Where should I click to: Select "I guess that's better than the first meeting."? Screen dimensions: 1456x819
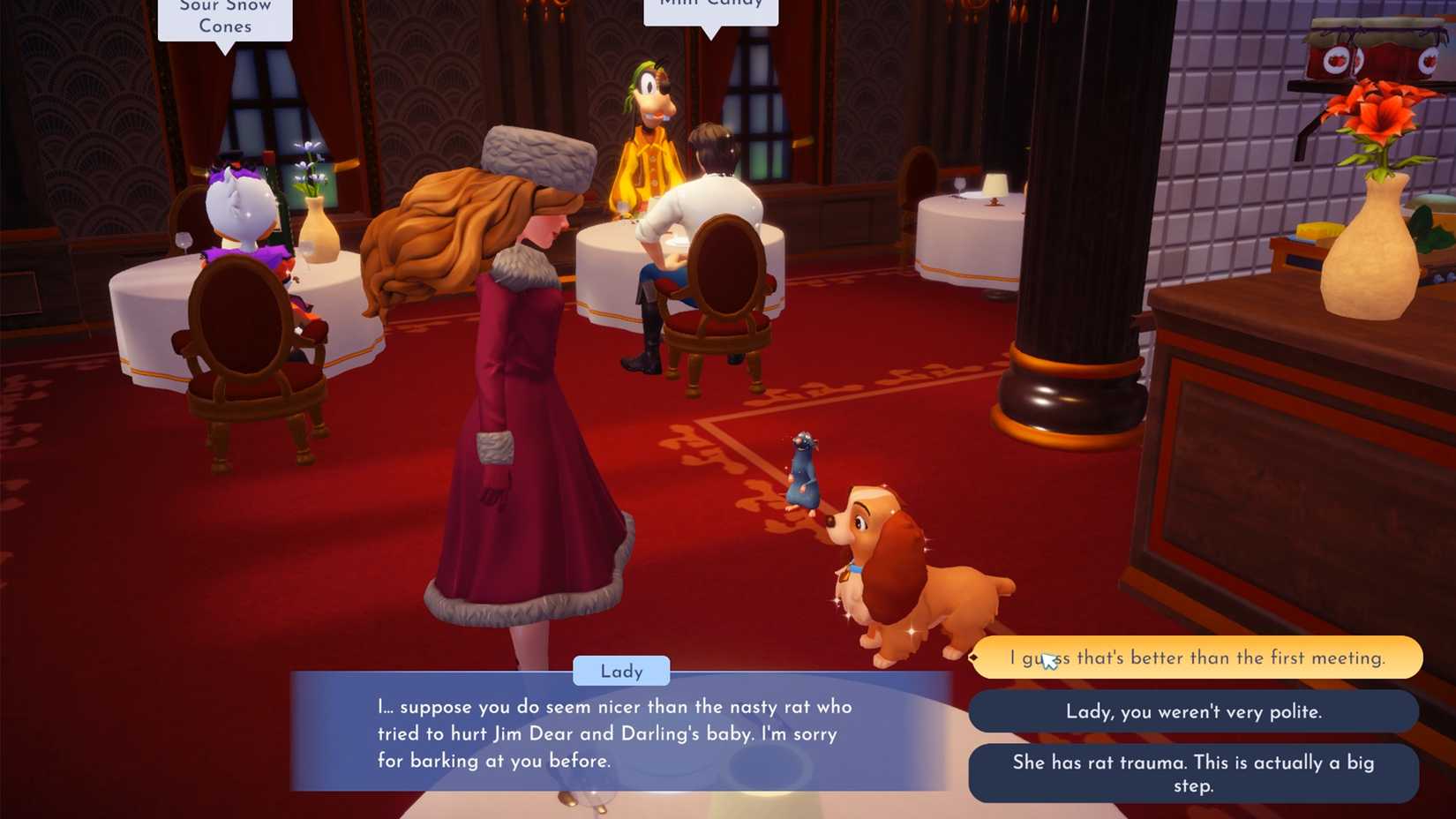pyautogui.click(x=1195, y=657)
